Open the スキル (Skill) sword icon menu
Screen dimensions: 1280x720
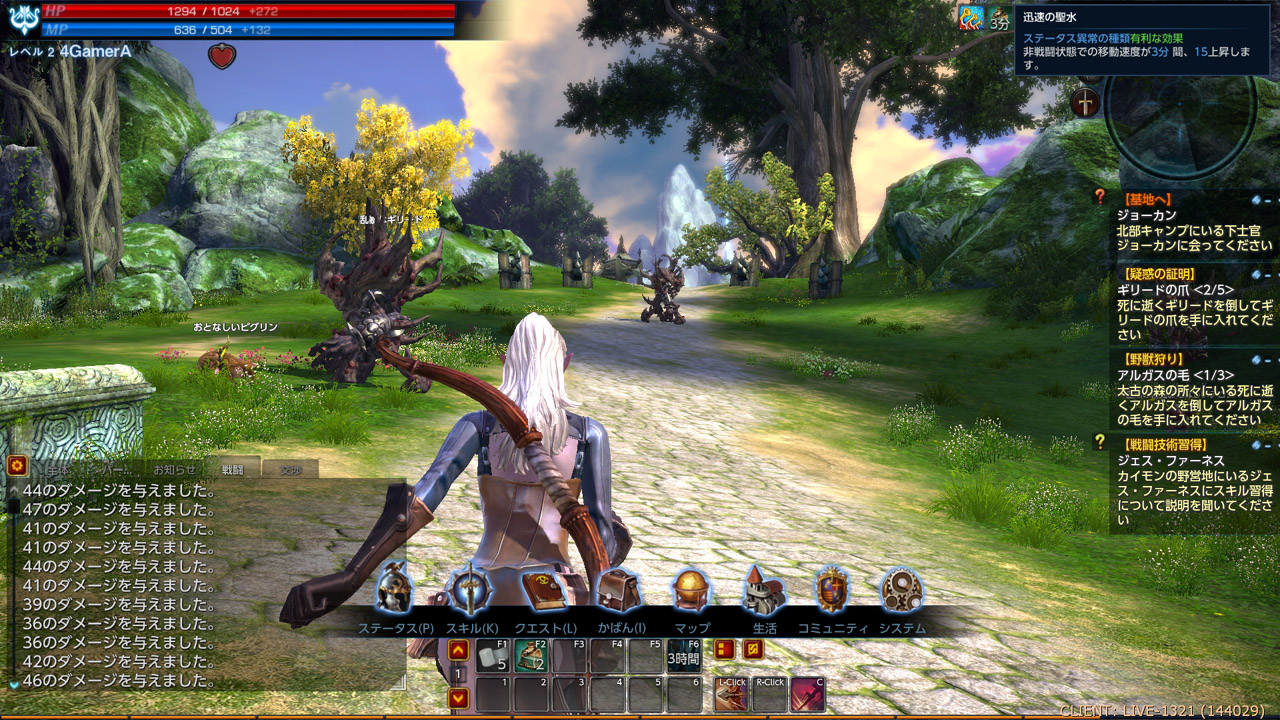pos(470,593)
